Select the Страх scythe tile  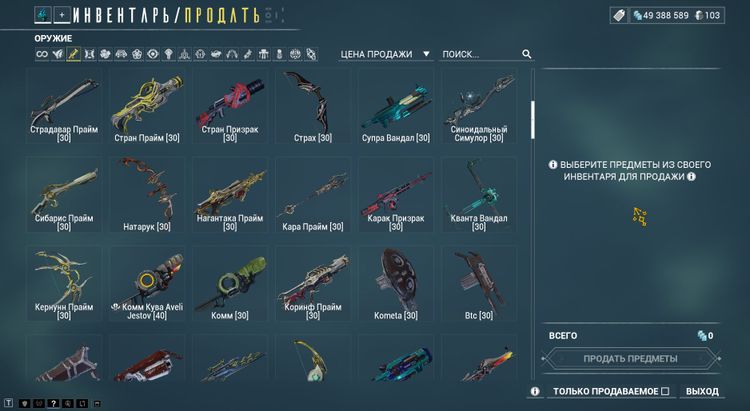[x=313, y=106]
